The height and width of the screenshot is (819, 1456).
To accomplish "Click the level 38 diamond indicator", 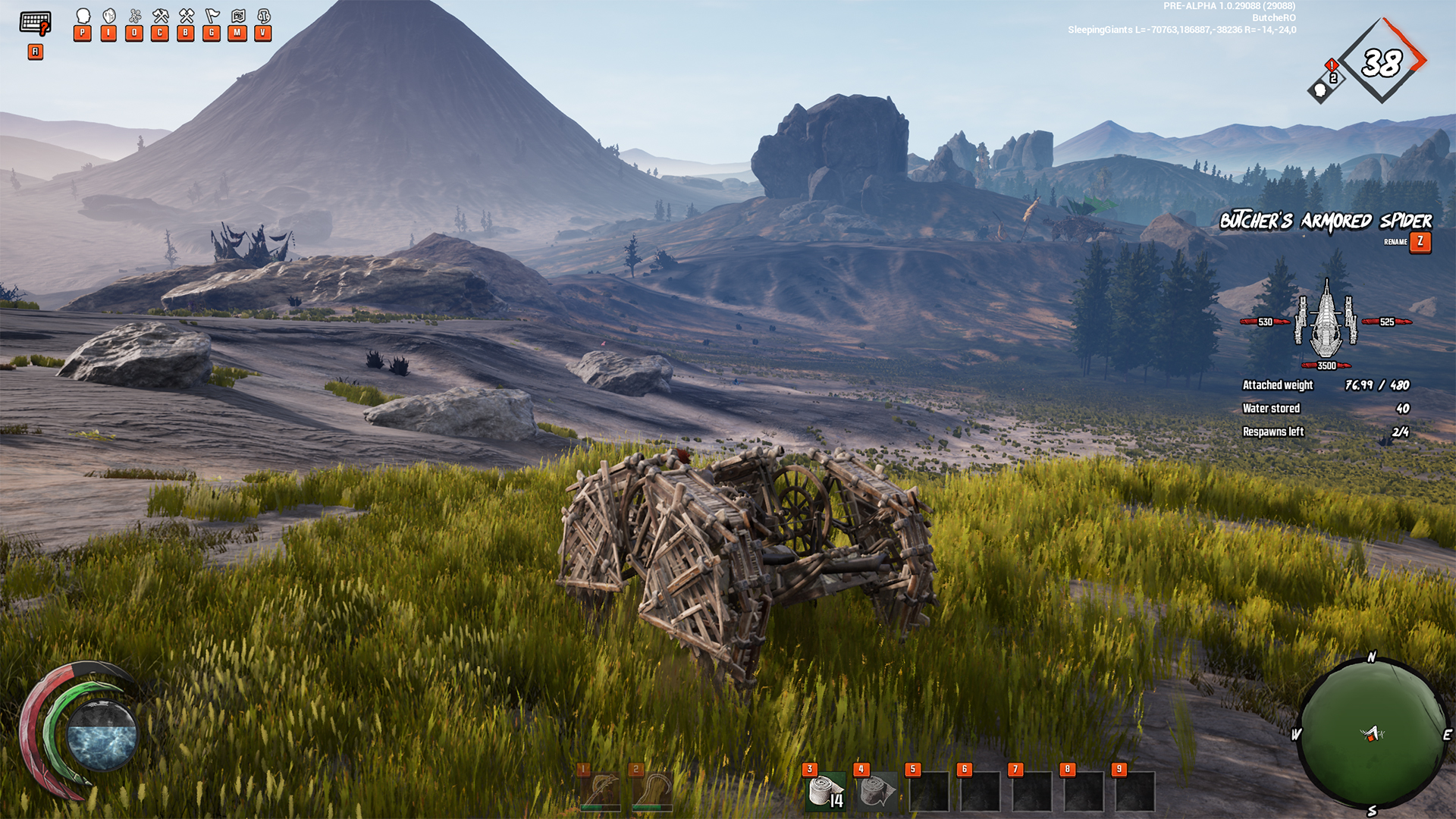I will pos(1381,61).
